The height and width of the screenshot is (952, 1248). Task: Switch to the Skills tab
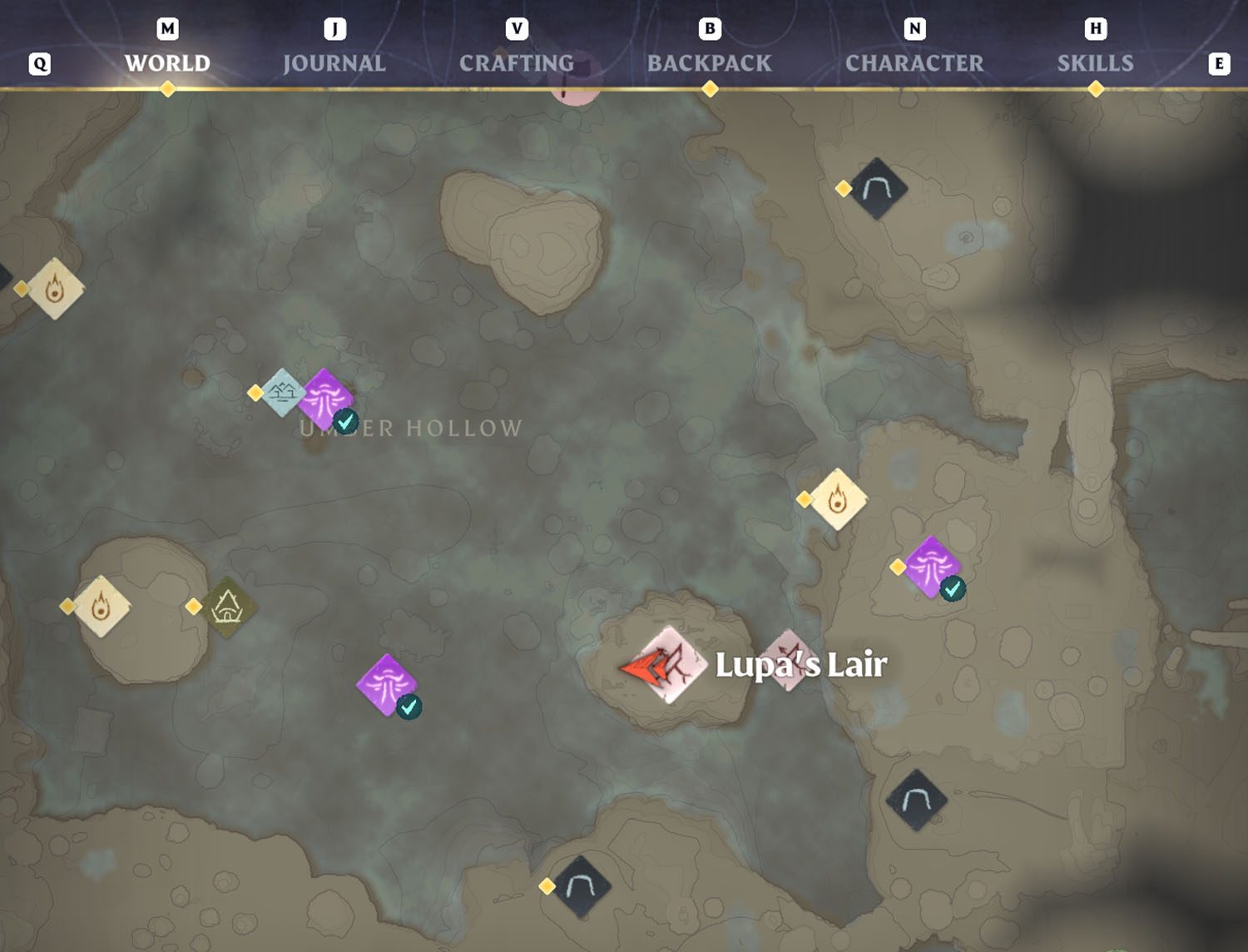pos(1095,63)
